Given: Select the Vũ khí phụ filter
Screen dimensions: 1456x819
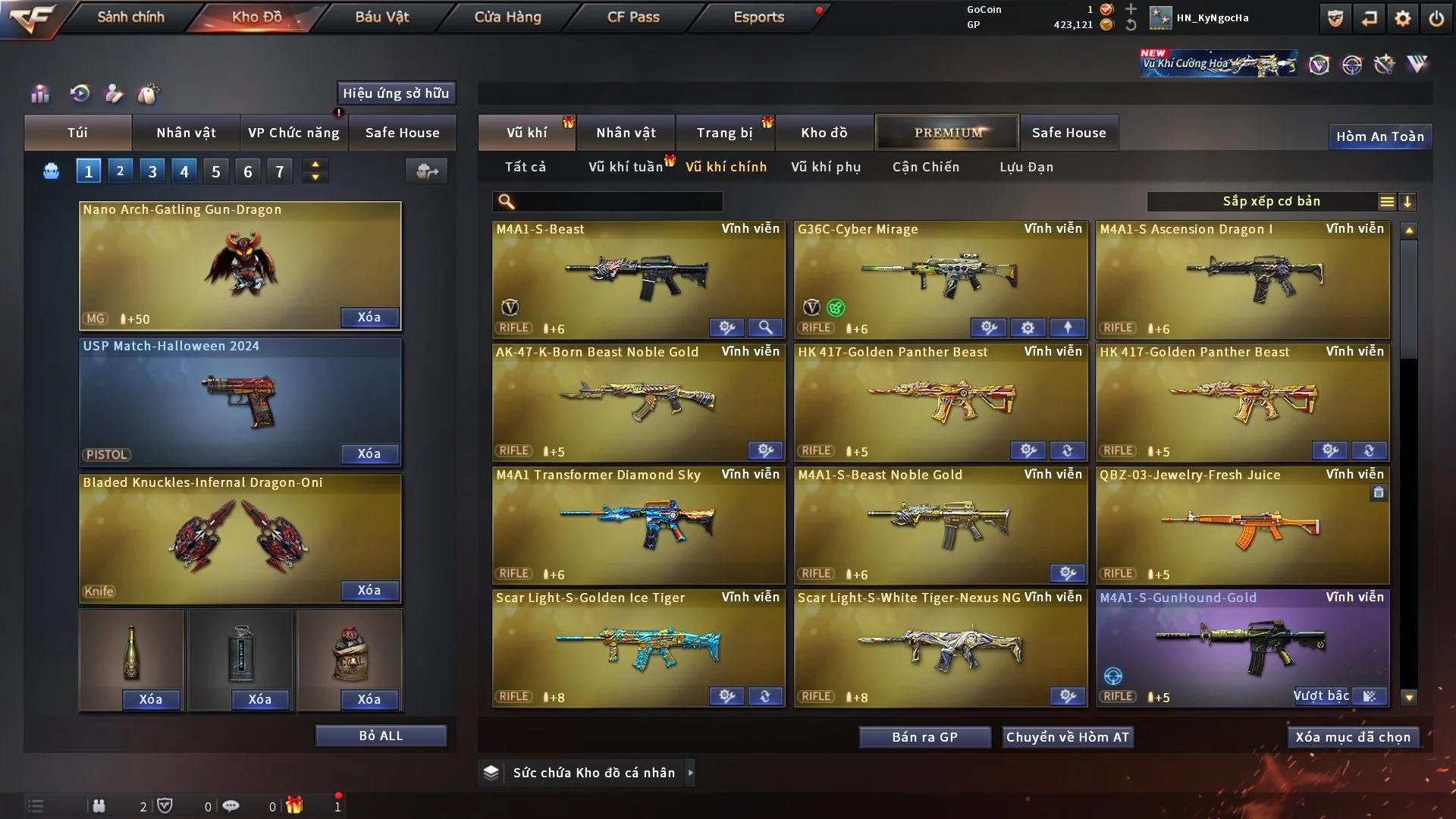Looking at the screenshot, I should (826, 167).
